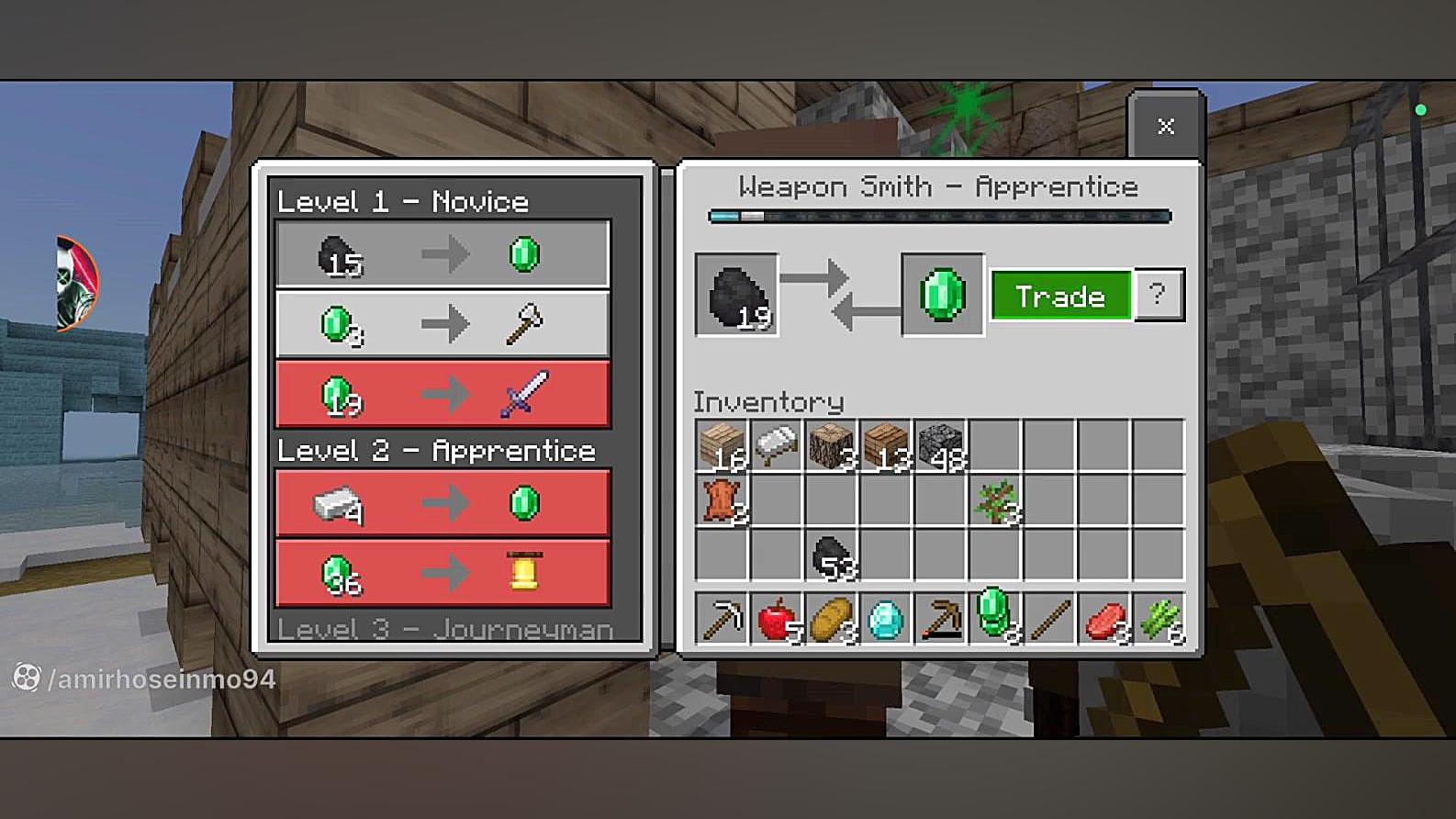
Task: Close the villager trading window
Action: [x=1165, y=127]
